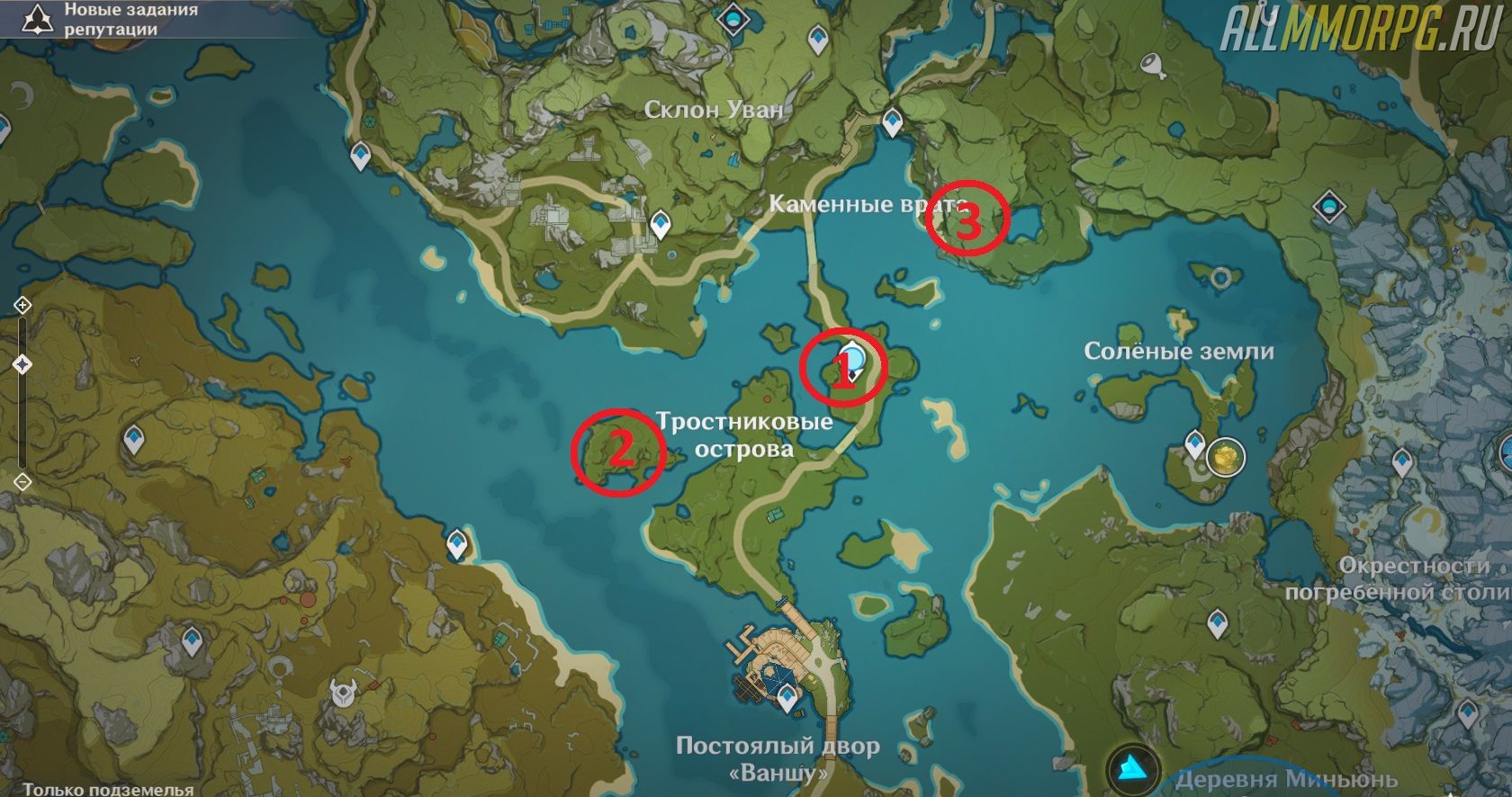1512x797 pixels.
Task: Click the map zoom-in plus button
Action: coord(22,306)
